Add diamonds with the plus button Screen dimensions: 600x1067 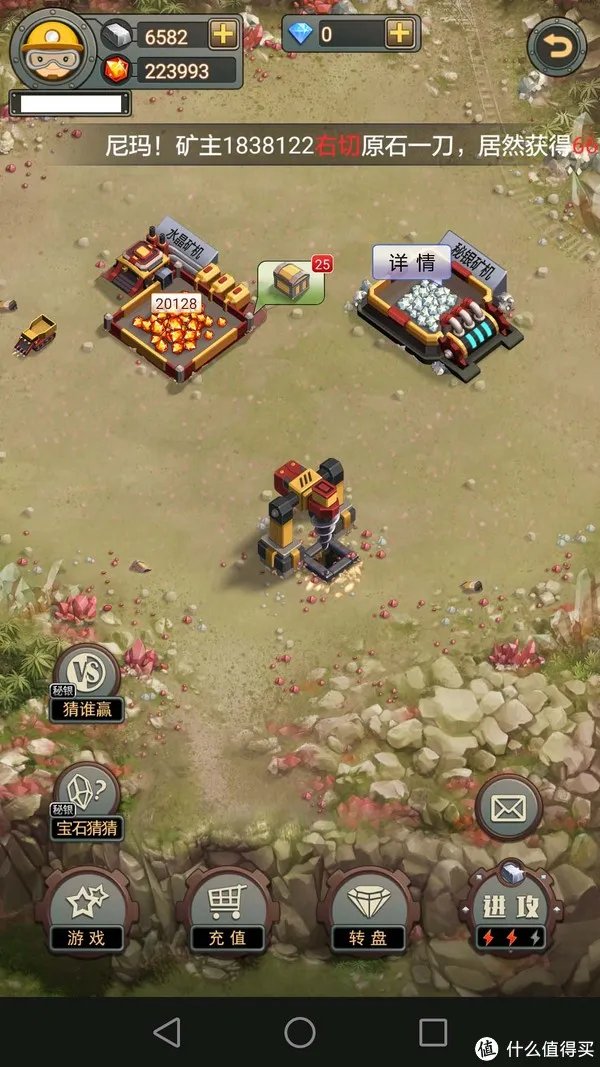[x=399, y=33]
